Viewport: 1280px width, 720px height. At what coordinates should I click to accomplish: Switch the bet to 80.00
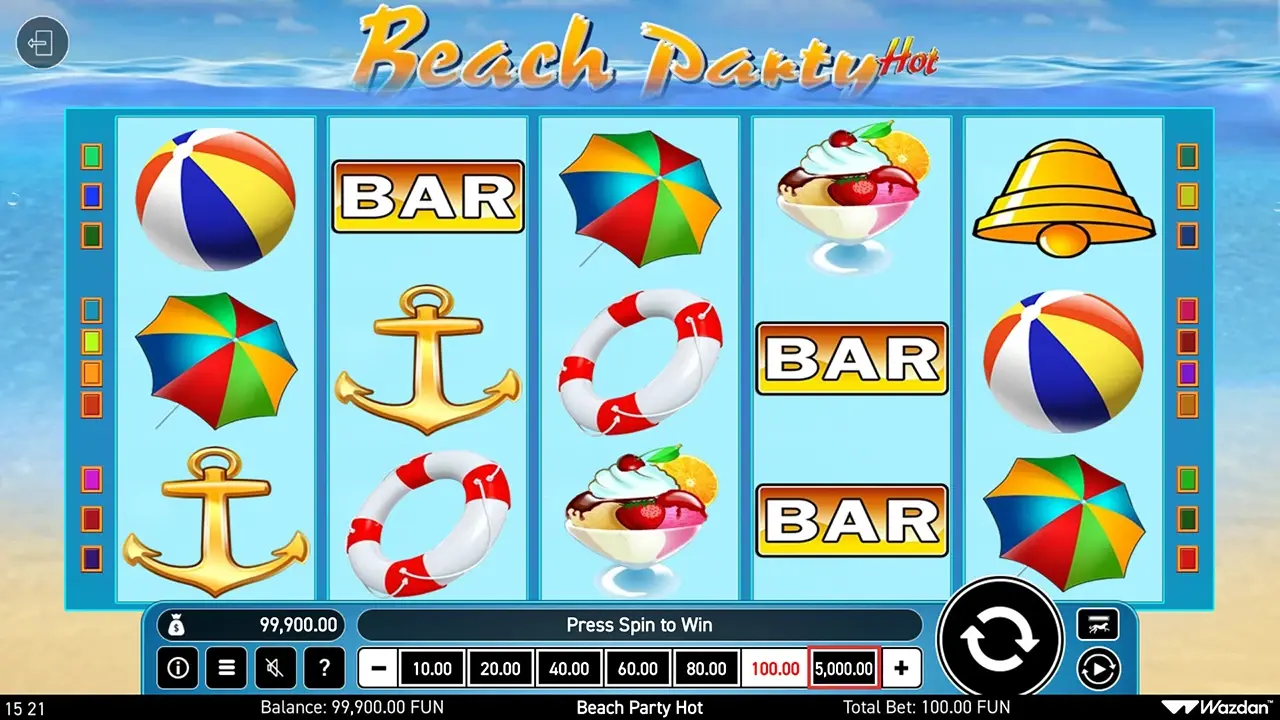point(706,668)
